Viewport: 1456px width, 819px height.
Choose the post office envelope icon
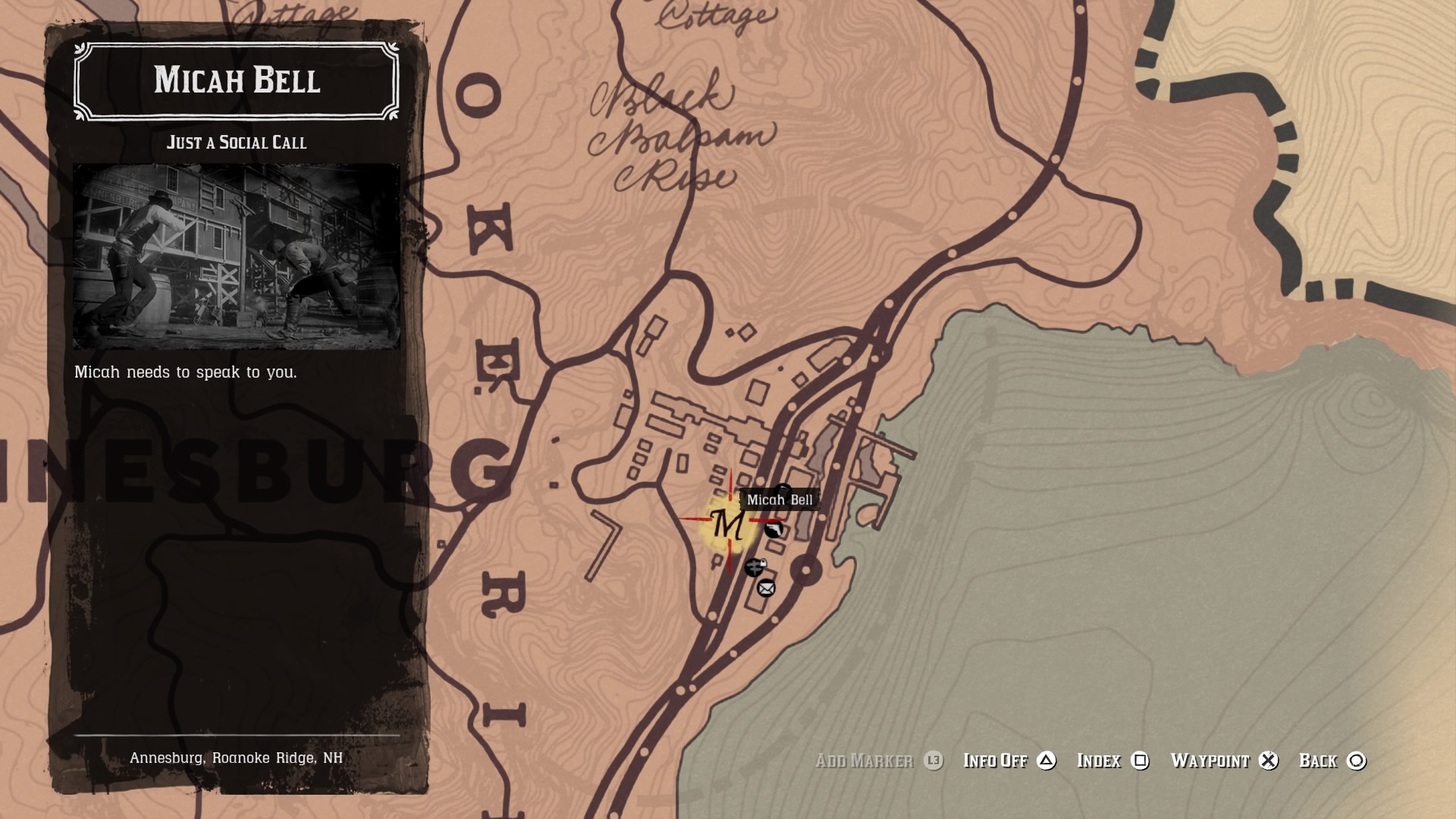click(x=766, y=588)
